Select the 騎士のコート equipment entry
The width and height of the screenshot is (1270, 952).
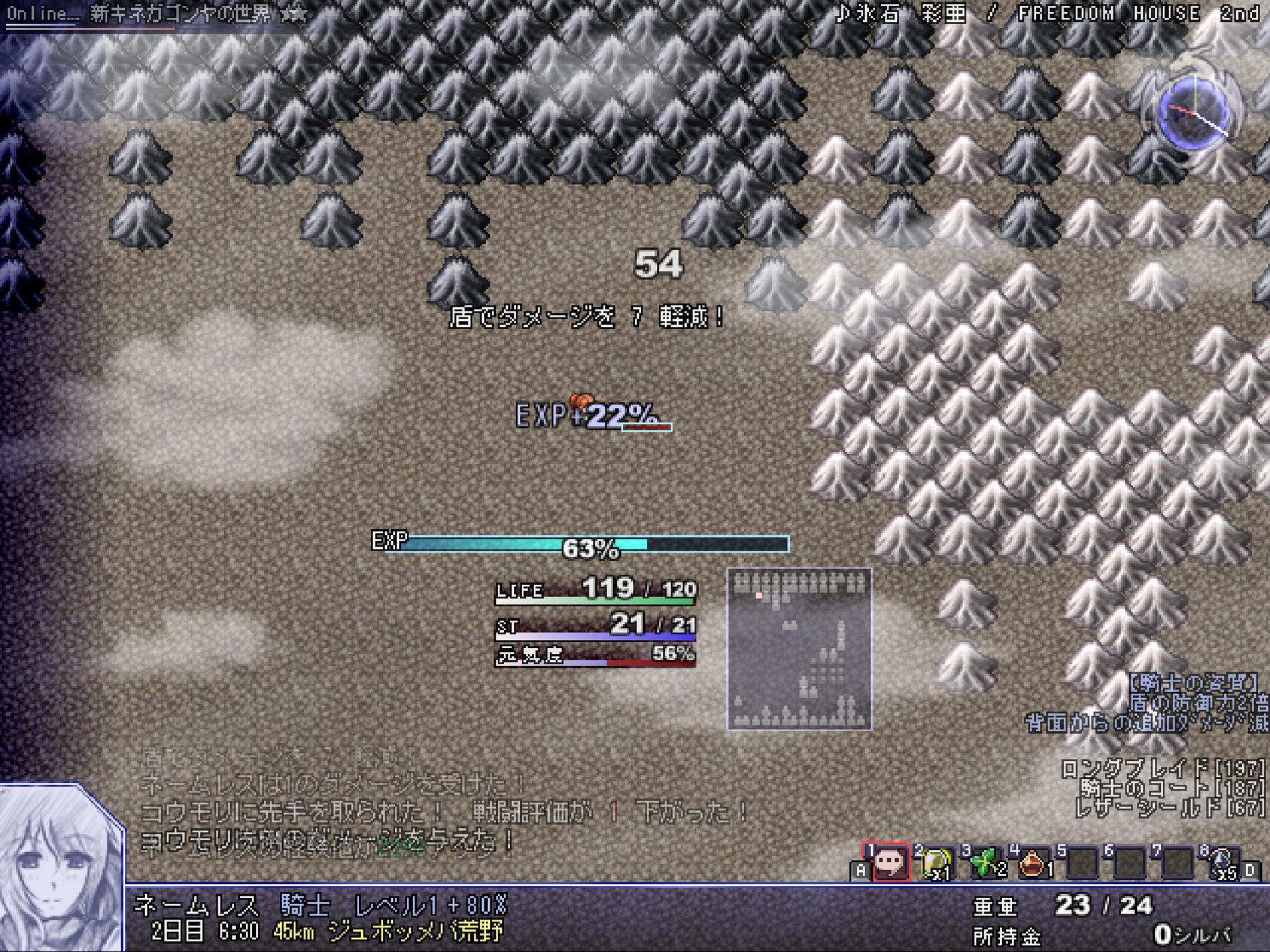1172,788
